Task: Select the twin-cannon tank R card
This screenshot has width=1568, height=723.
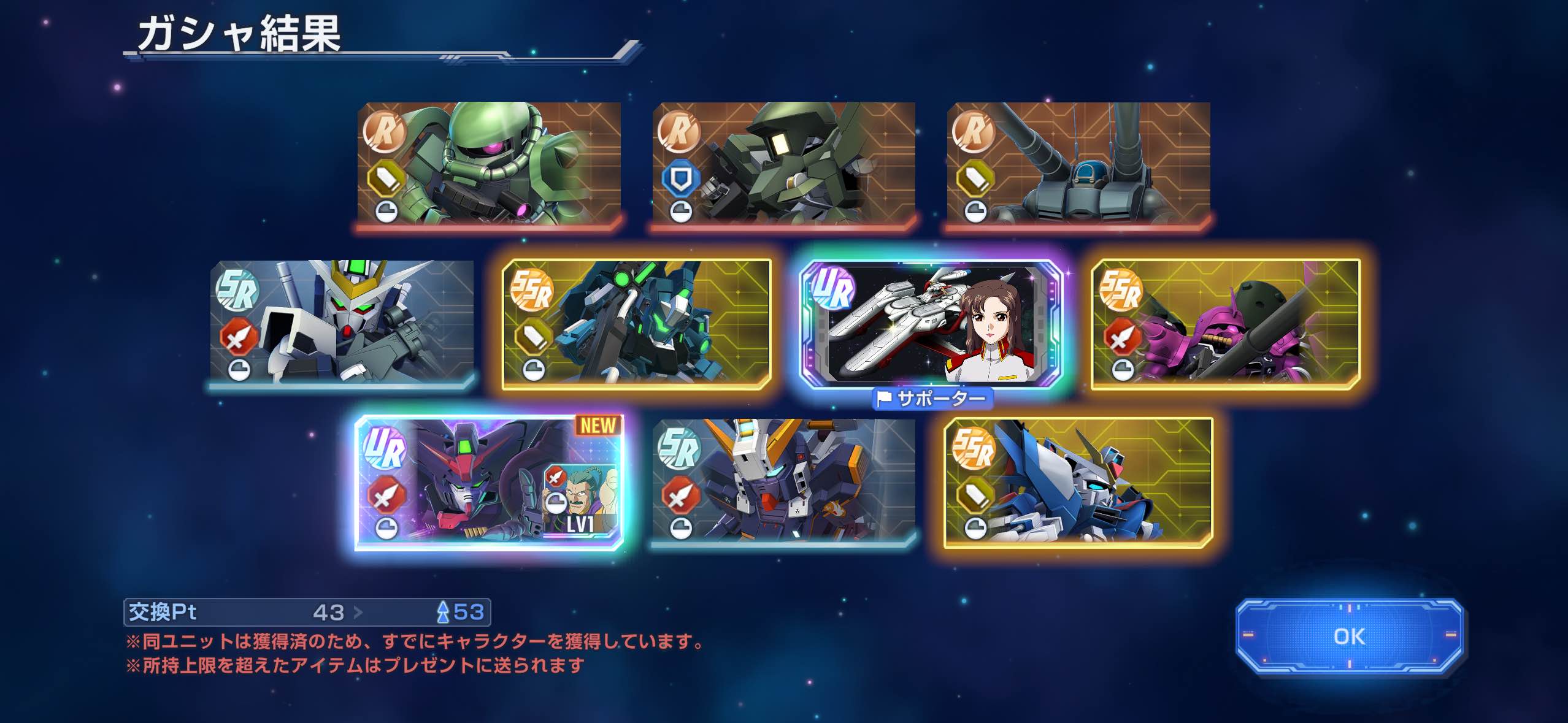Action: [1078, 164]
